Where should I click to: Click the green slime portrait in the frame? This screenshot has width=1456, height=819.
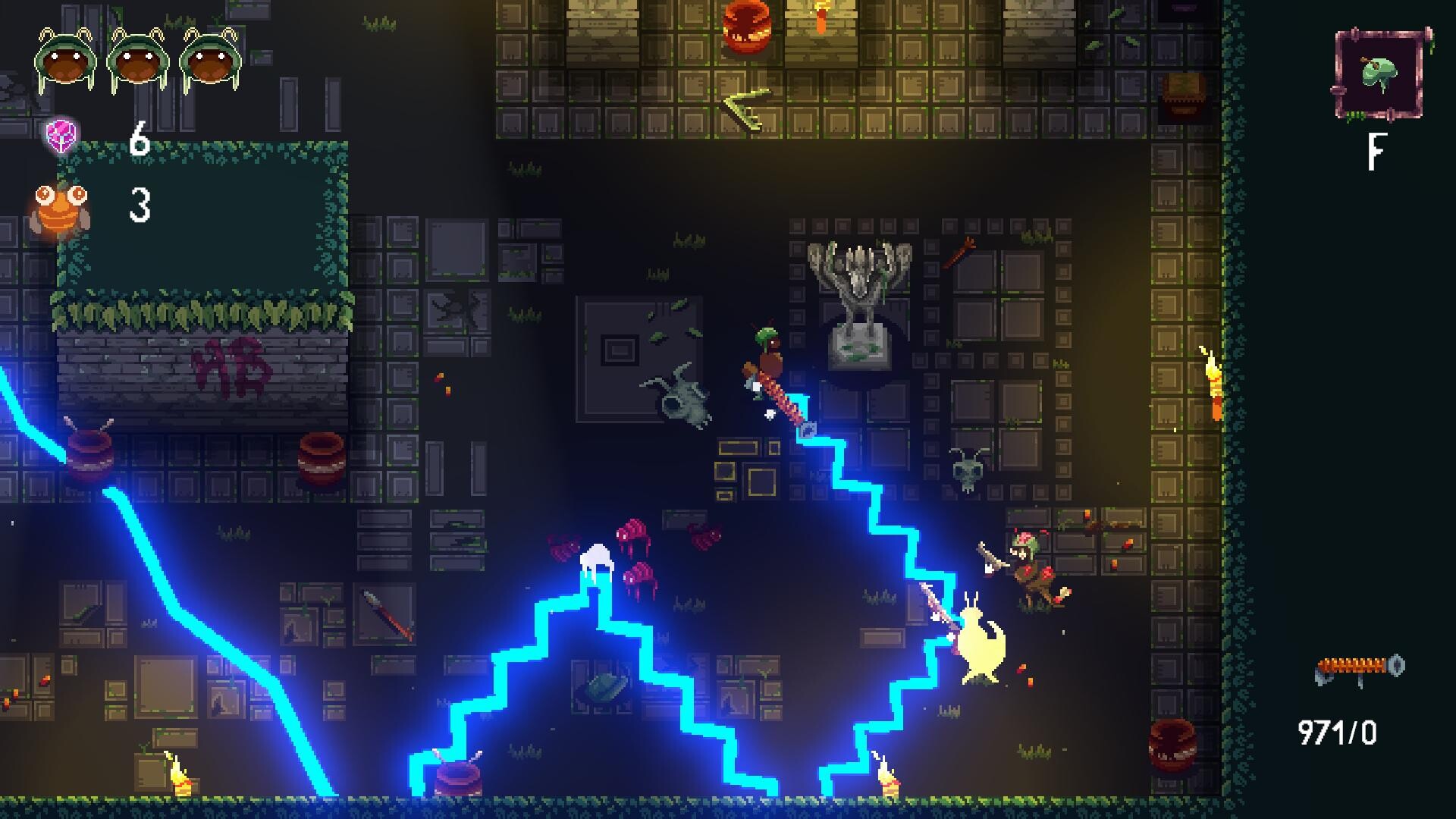coord(1379,72)
